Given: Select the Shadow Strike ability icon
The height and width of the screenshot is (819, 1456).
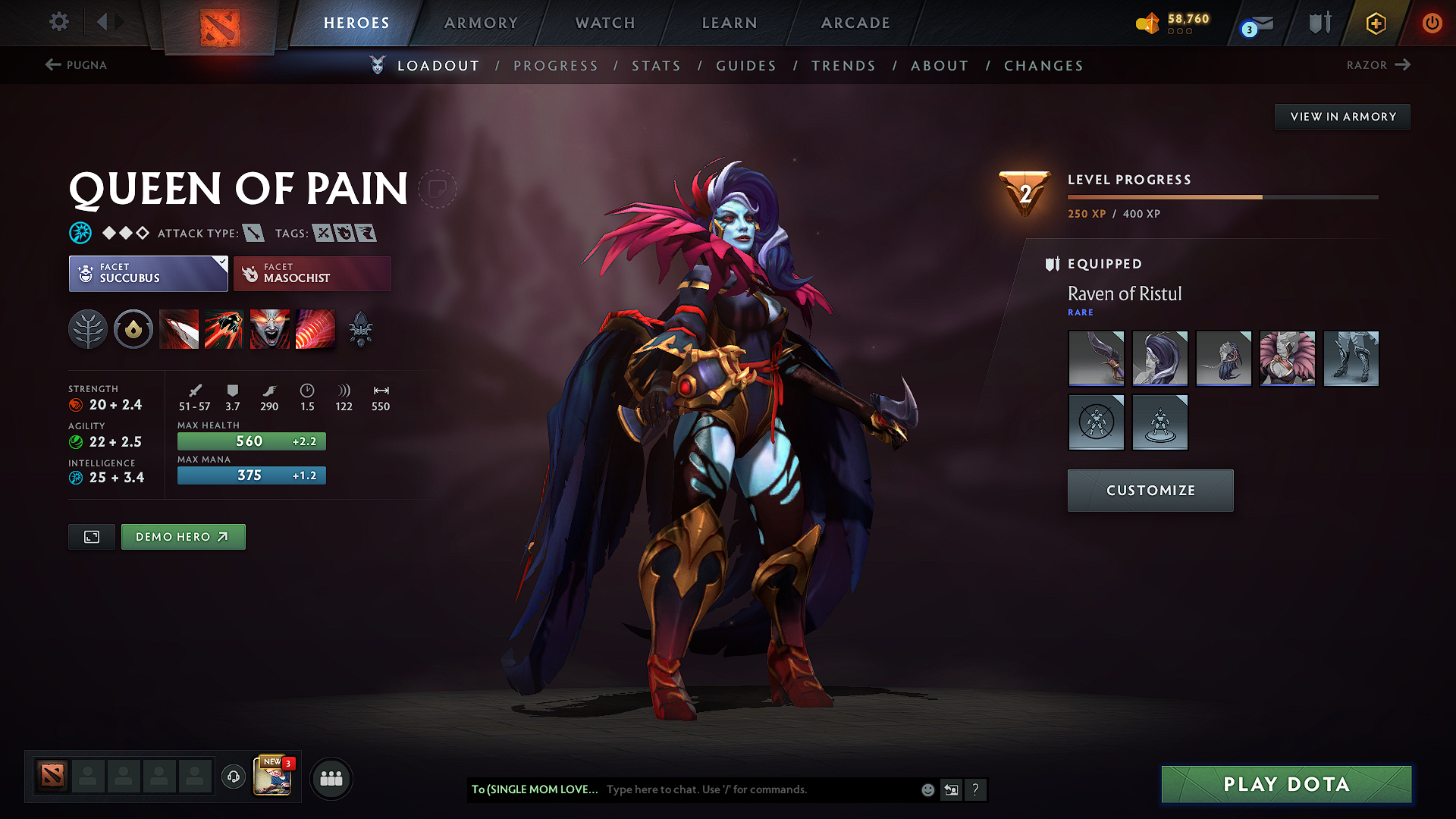Looking at the screenshot, I should [x=179, y=328].
